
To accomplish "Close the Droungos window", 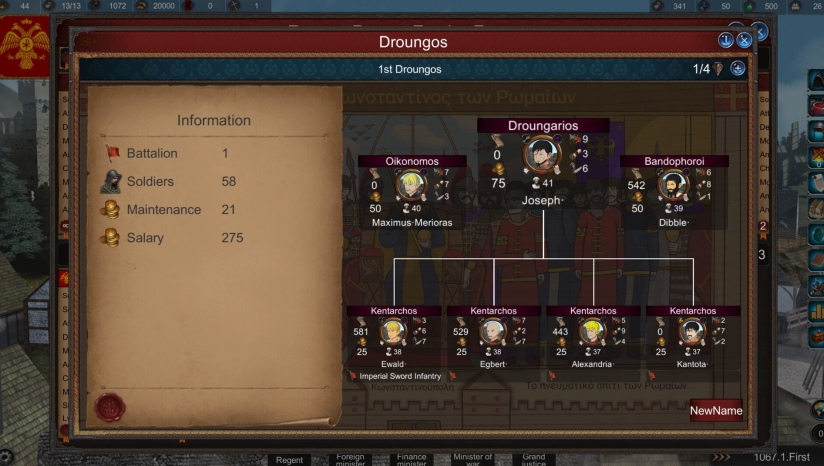I will (744, 40).
